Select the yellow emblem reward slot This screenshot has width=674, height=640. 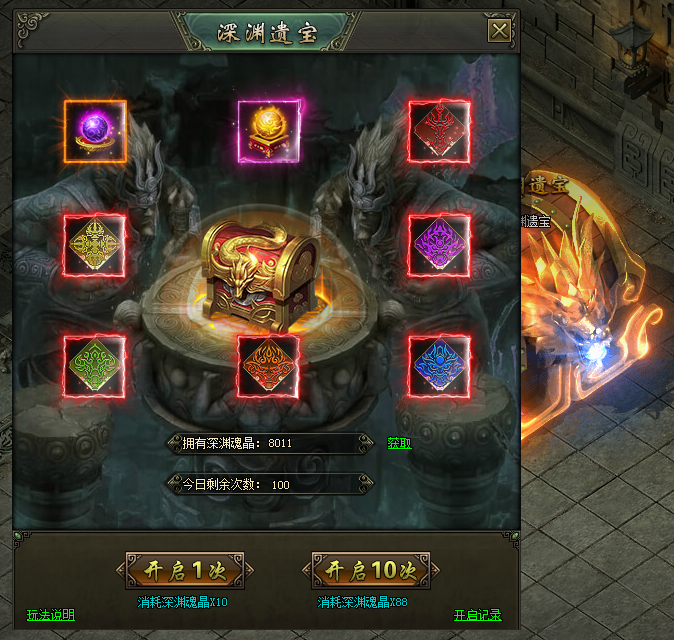(x=94, y=246)
